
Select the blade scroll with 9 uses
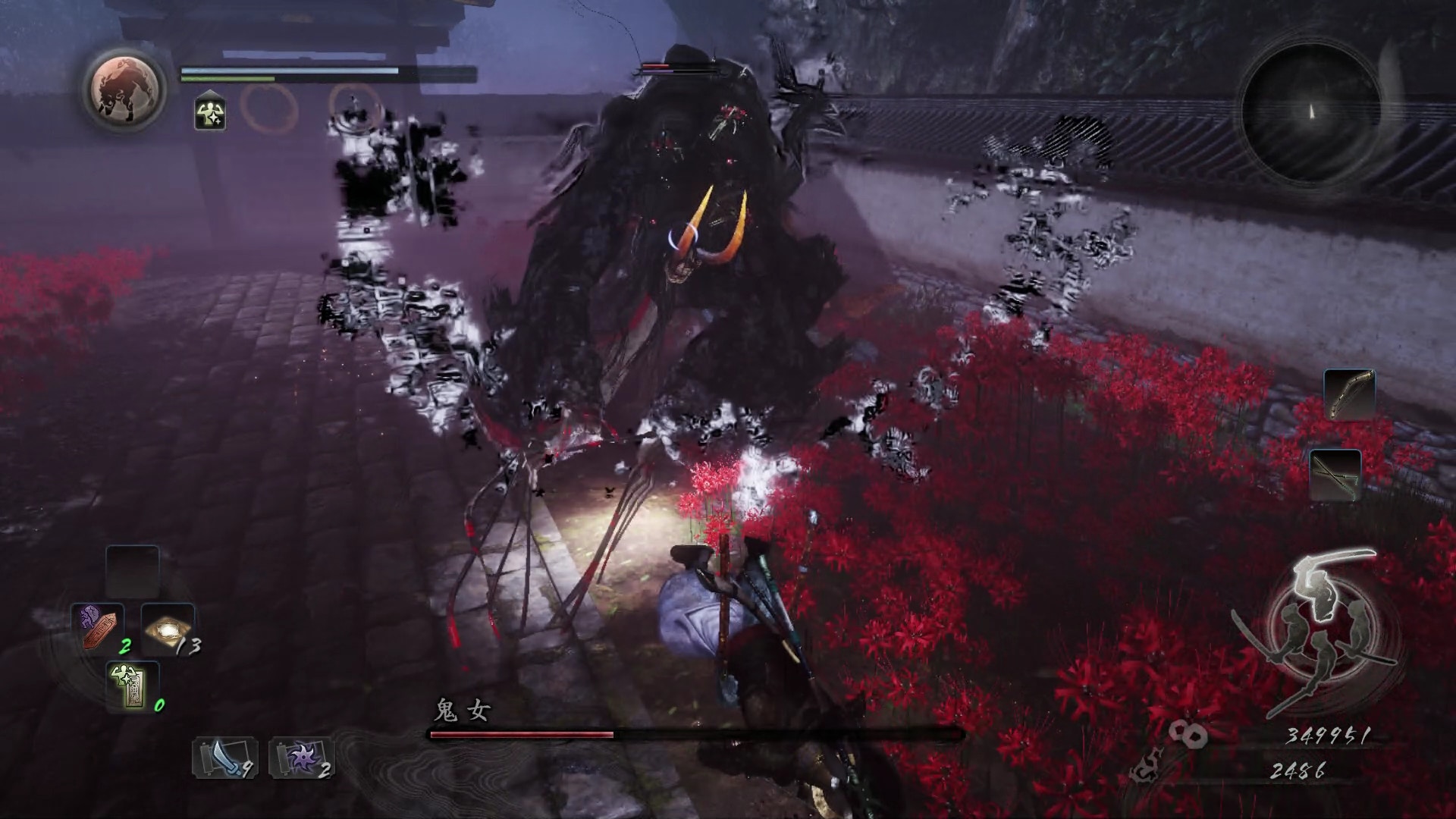coord(224,758)
